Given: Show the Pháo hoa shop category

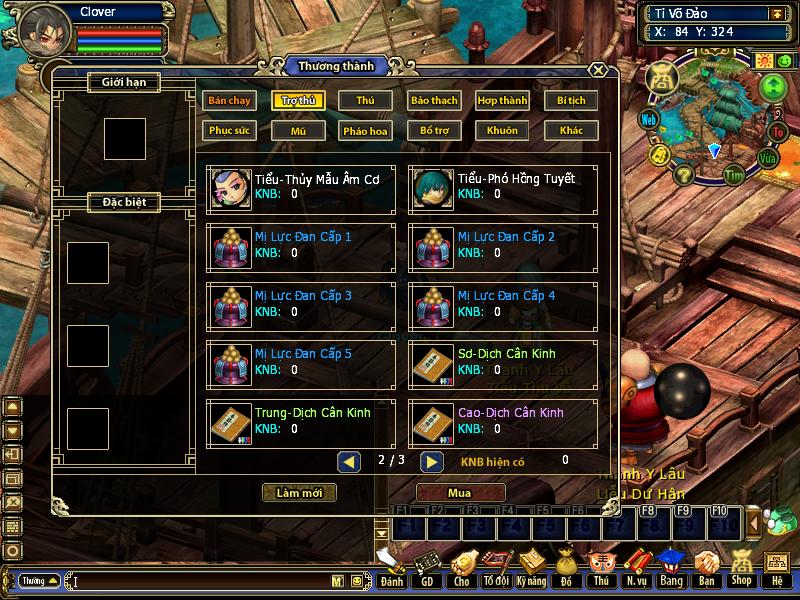Looking at the screenshot, I should (365, 131).
